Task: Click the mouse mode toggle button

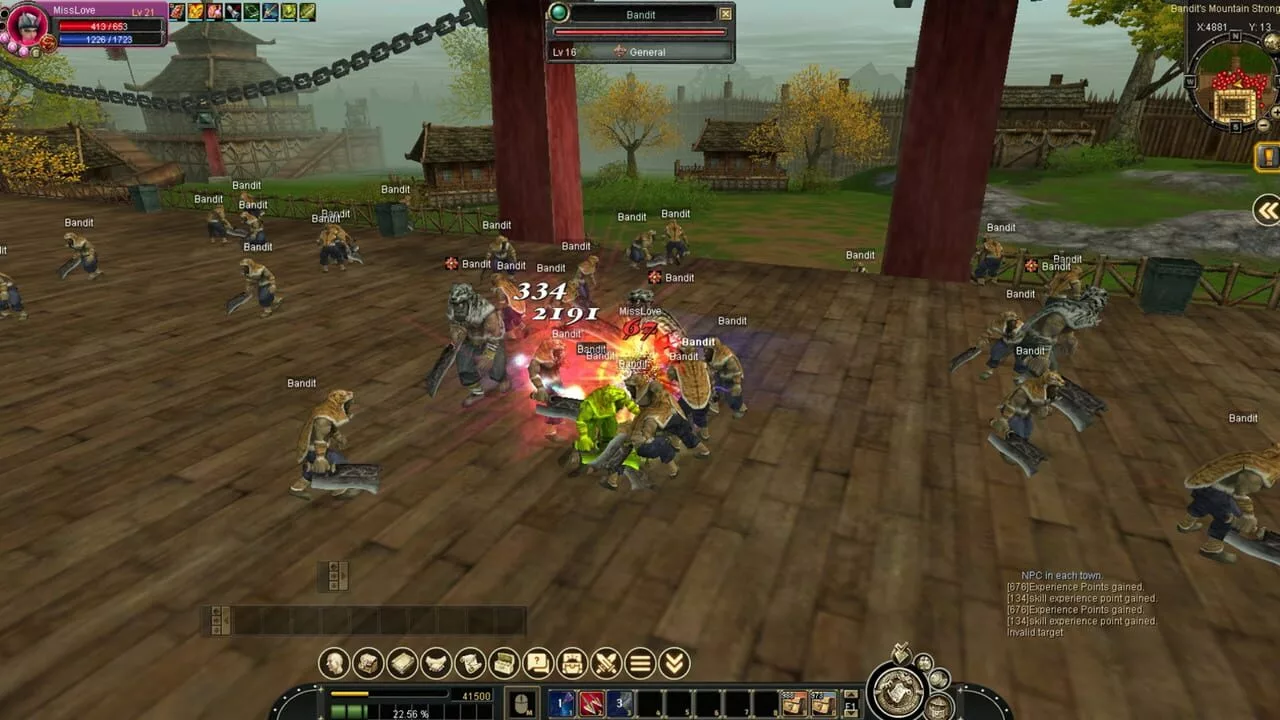Action: (521, 704)
